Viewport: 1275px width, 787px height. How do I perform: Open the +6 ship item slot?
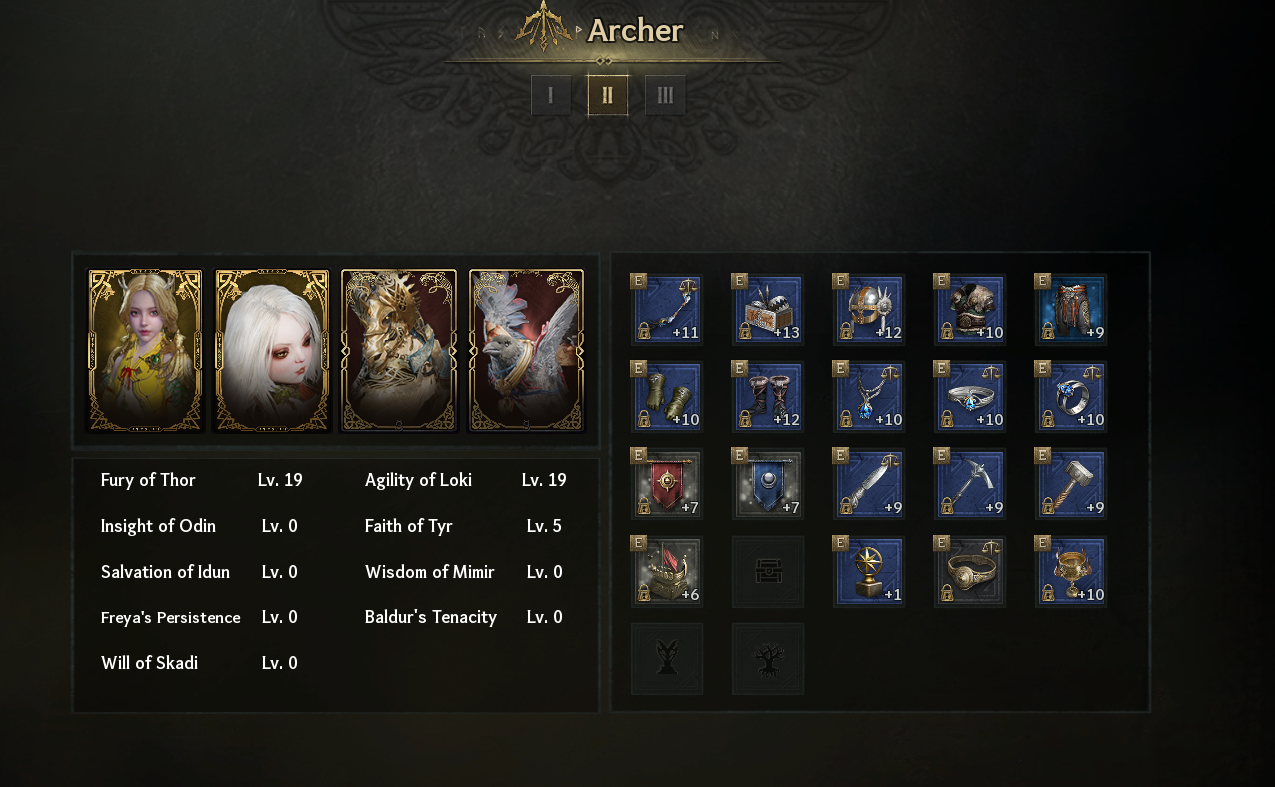[x=667, y=571]
